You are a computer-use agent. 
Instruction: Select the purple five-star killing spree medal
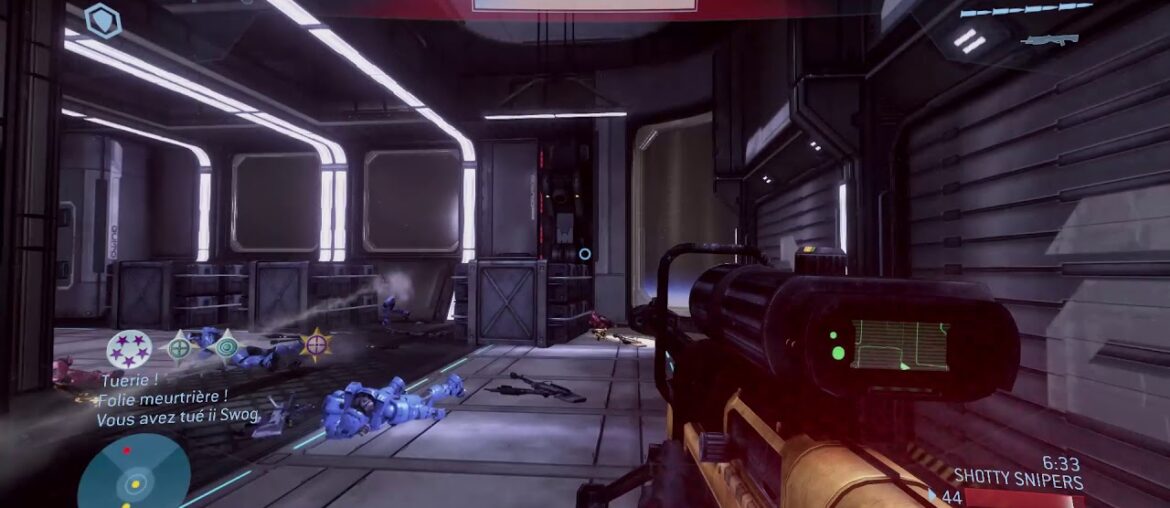click(129, 349)
